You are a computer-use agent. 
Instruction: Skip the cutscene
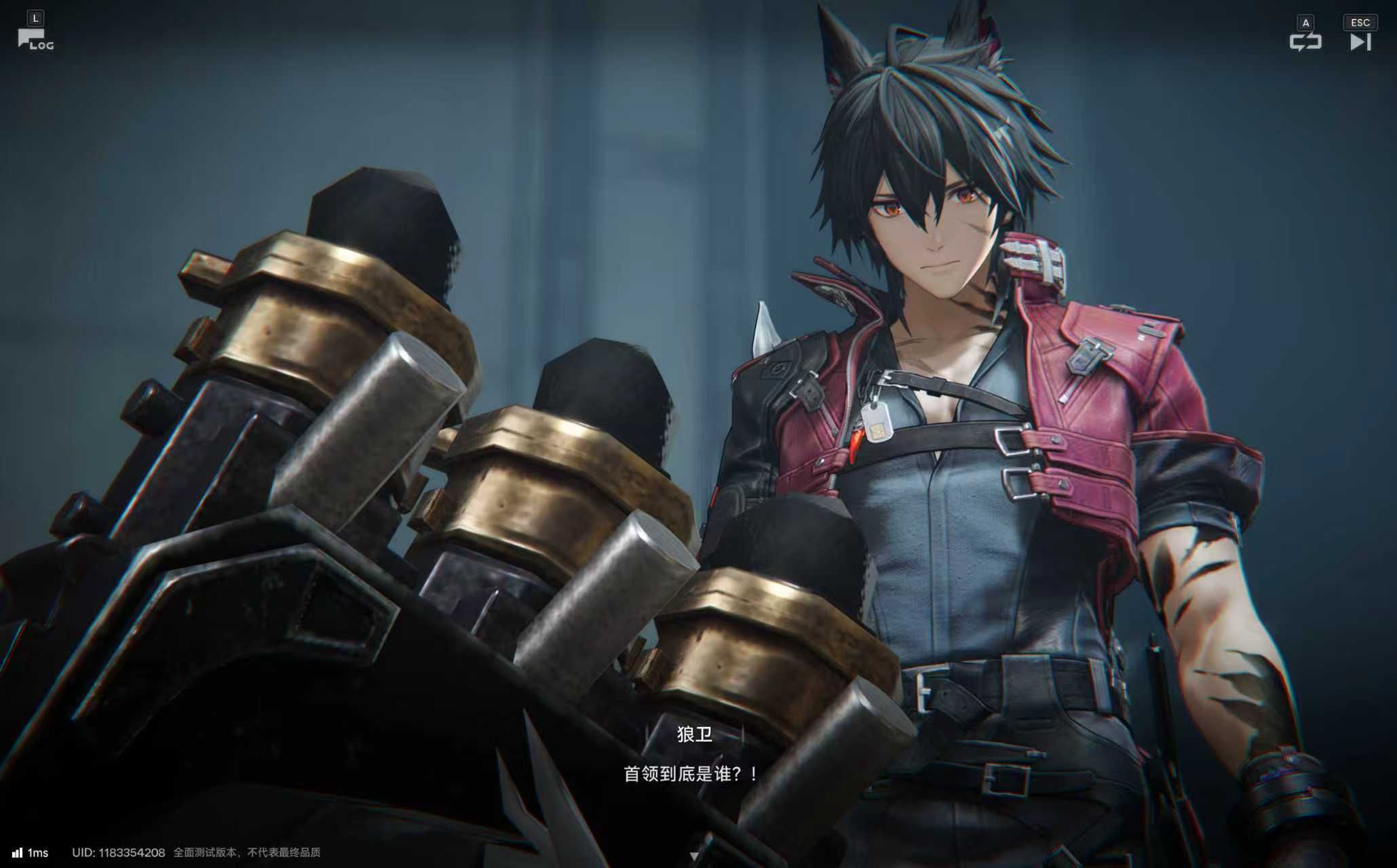(1360, 42)
